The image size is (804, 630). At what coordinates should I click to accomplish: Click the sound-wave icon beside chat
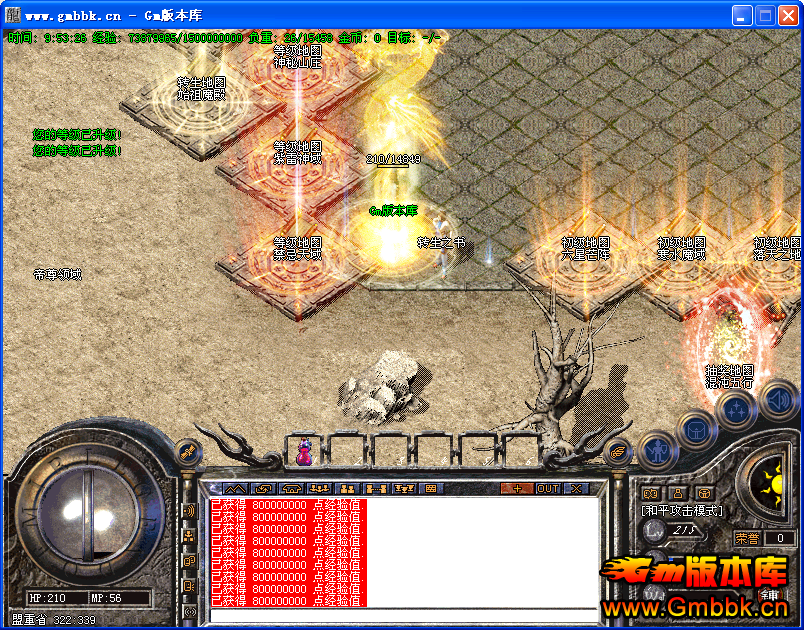[188, 511]
